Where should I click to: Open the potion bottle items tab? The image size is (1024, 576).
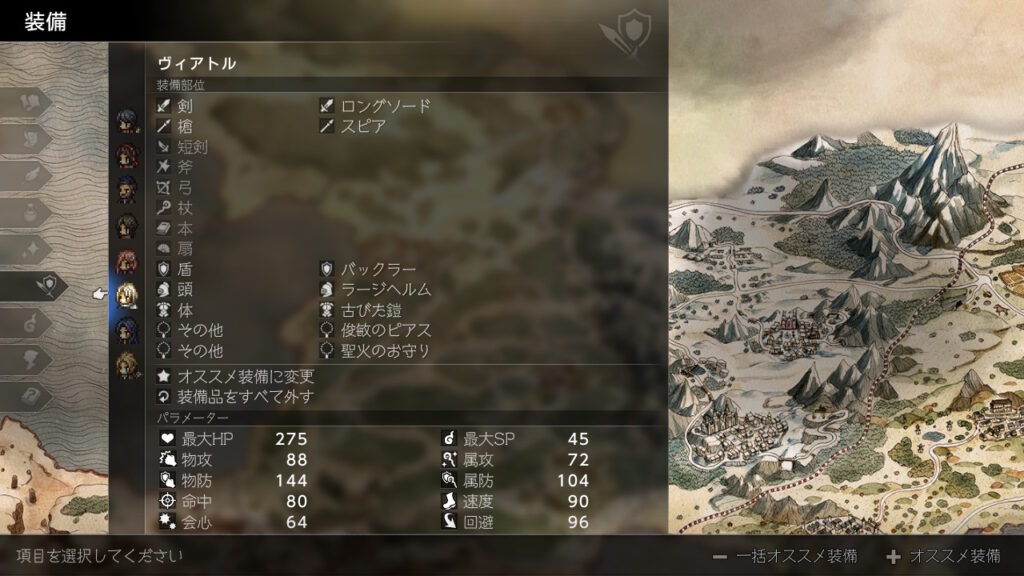click(x=33, y=212)
